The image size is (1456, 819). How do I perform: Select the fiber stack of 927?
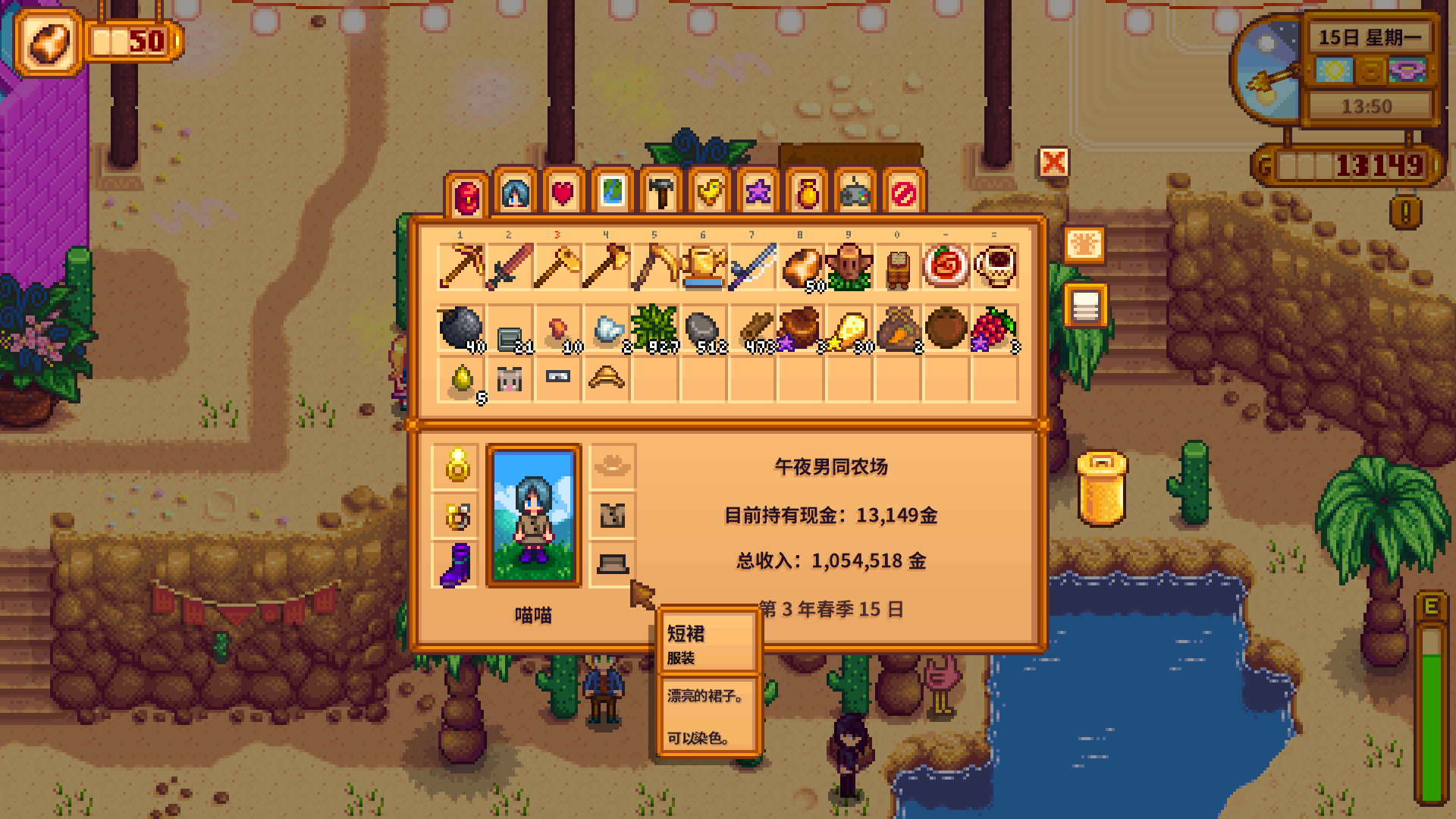coord(655,329)
